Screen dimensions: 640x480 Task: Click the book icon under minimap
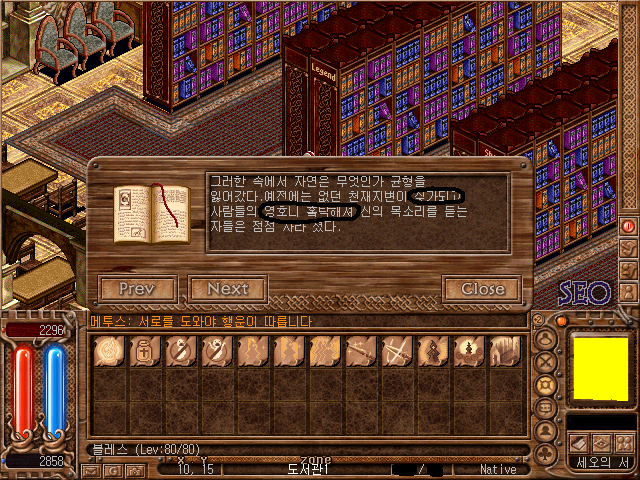[x=579, y=443]
